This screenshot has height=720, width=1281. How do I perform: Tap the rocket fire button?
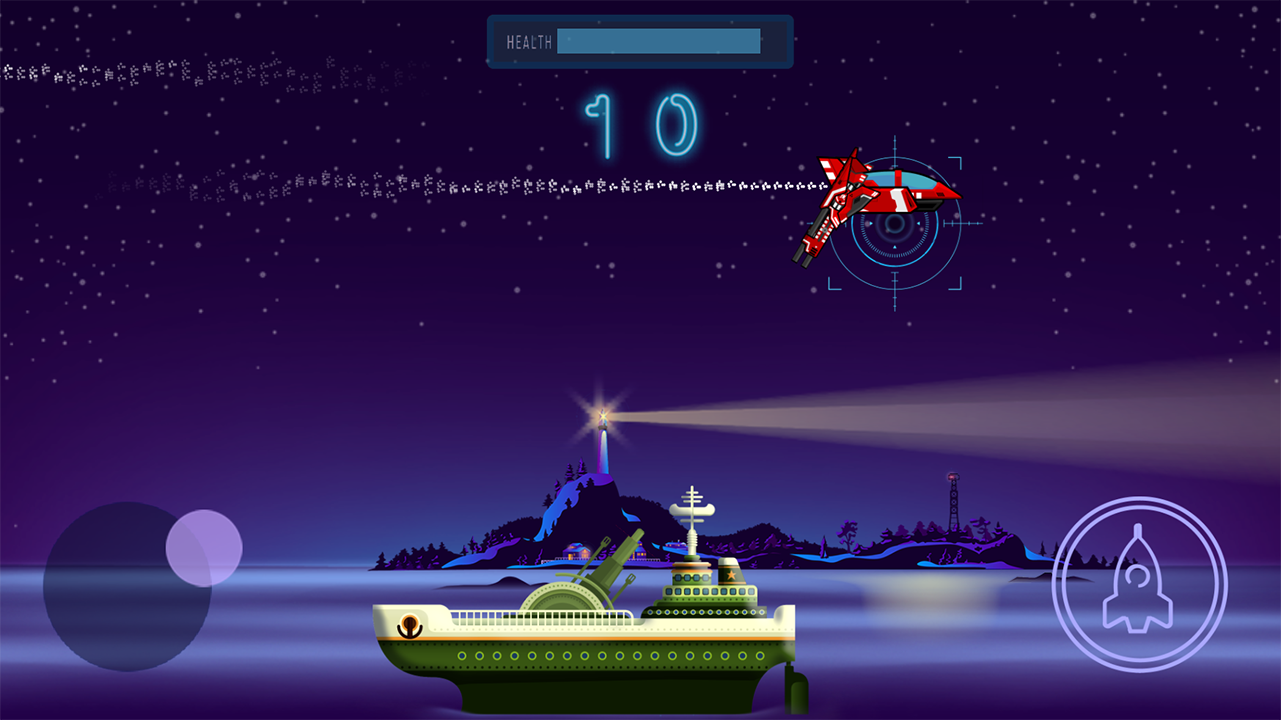tap(1139, 584)
